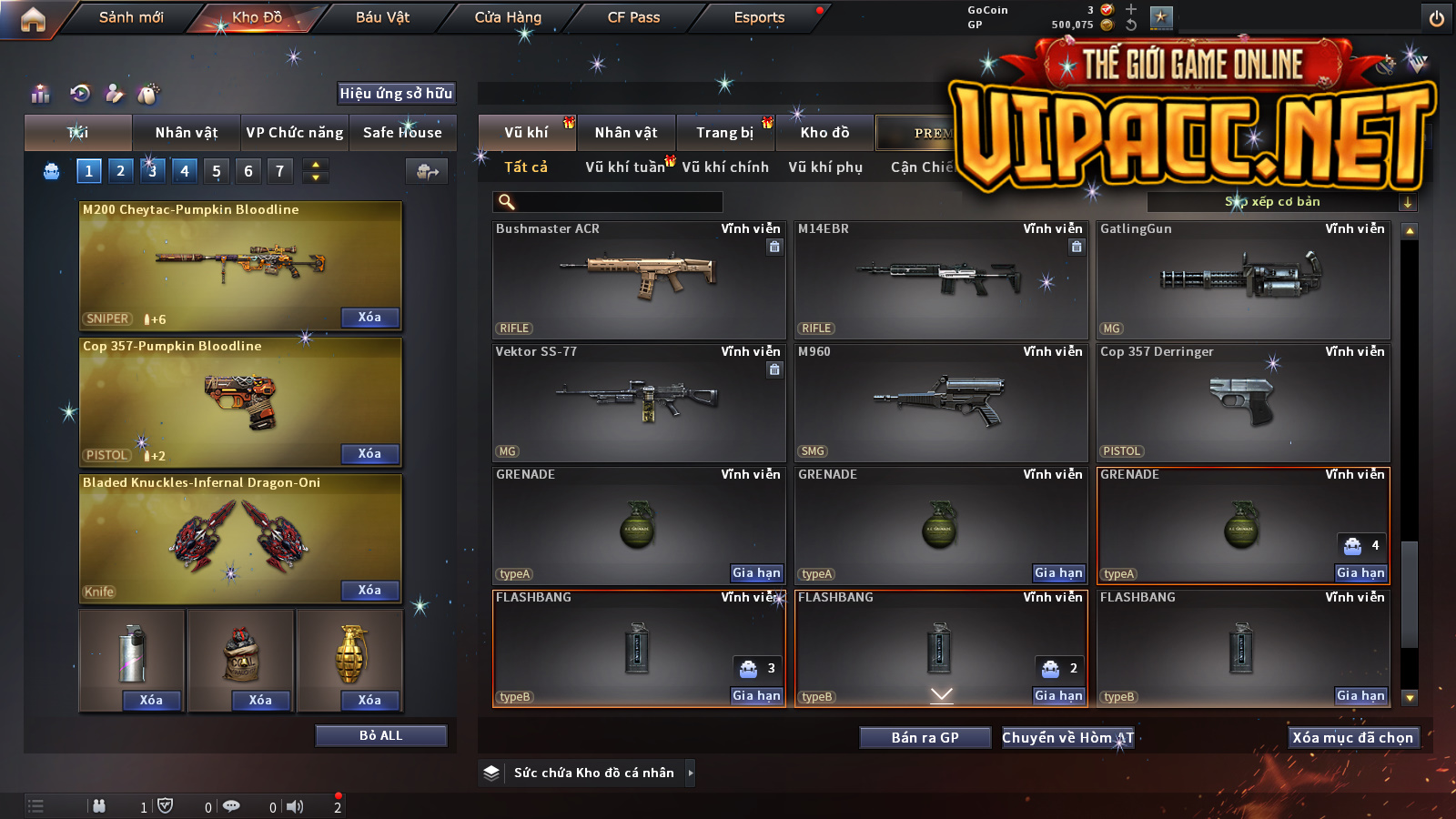Sell selected item with Bán ra GP
This screenshot has height=819, width=1456.
click(x=925, y=738)
